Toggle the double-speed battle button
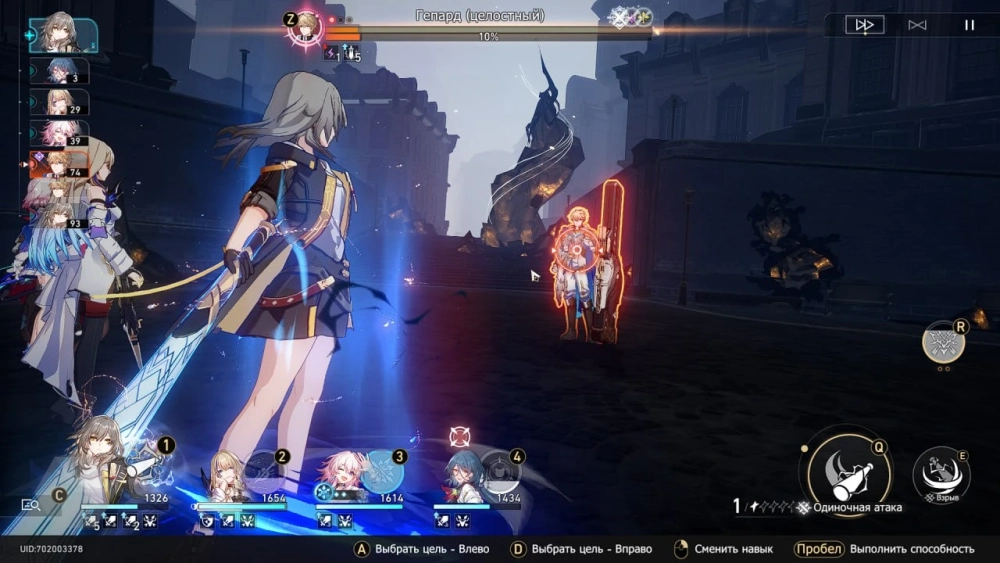The image size is (1000, 563). pos(865,25)
